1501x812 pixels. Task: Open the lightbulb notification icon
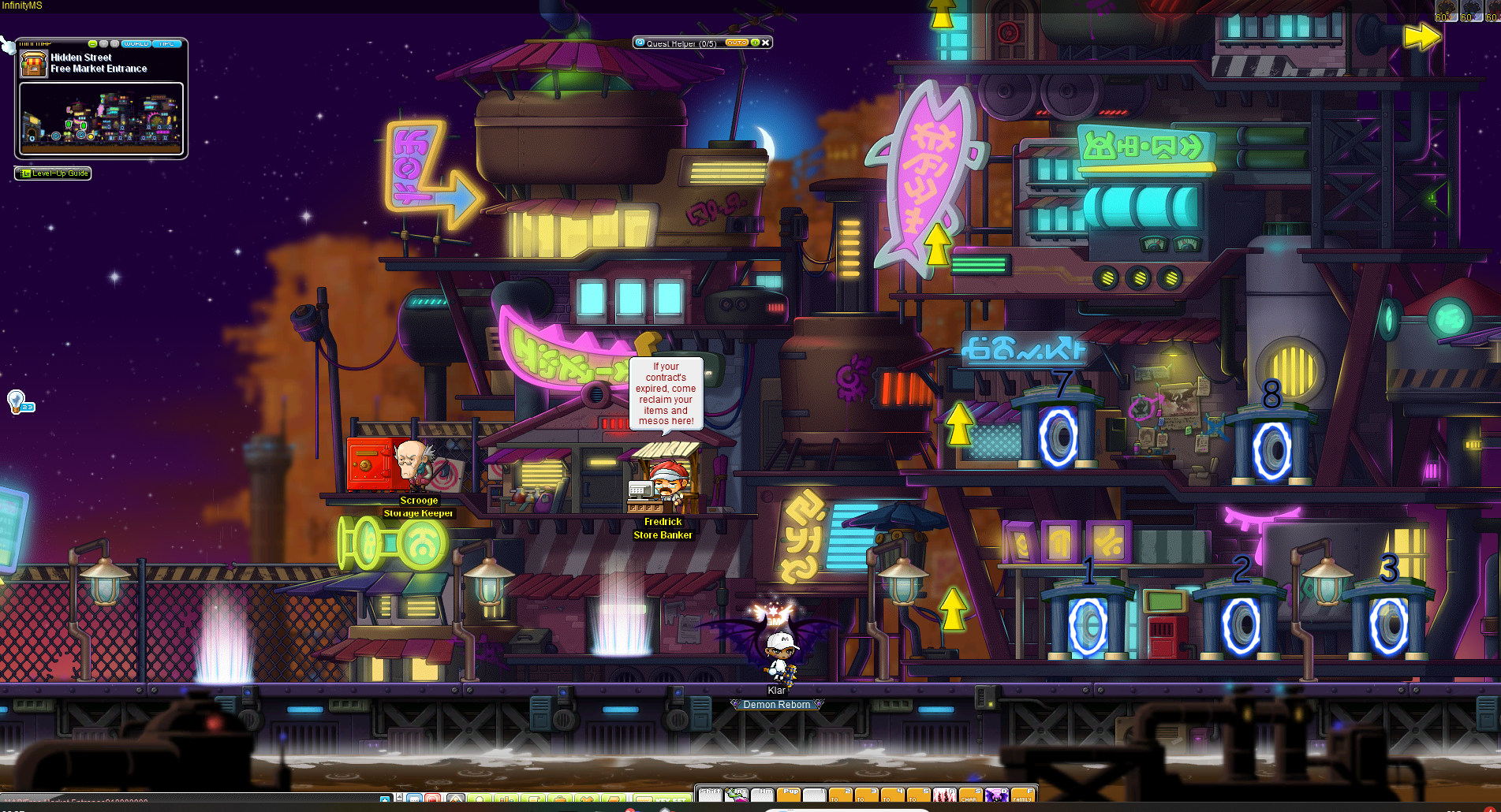(x=17, y=401)
